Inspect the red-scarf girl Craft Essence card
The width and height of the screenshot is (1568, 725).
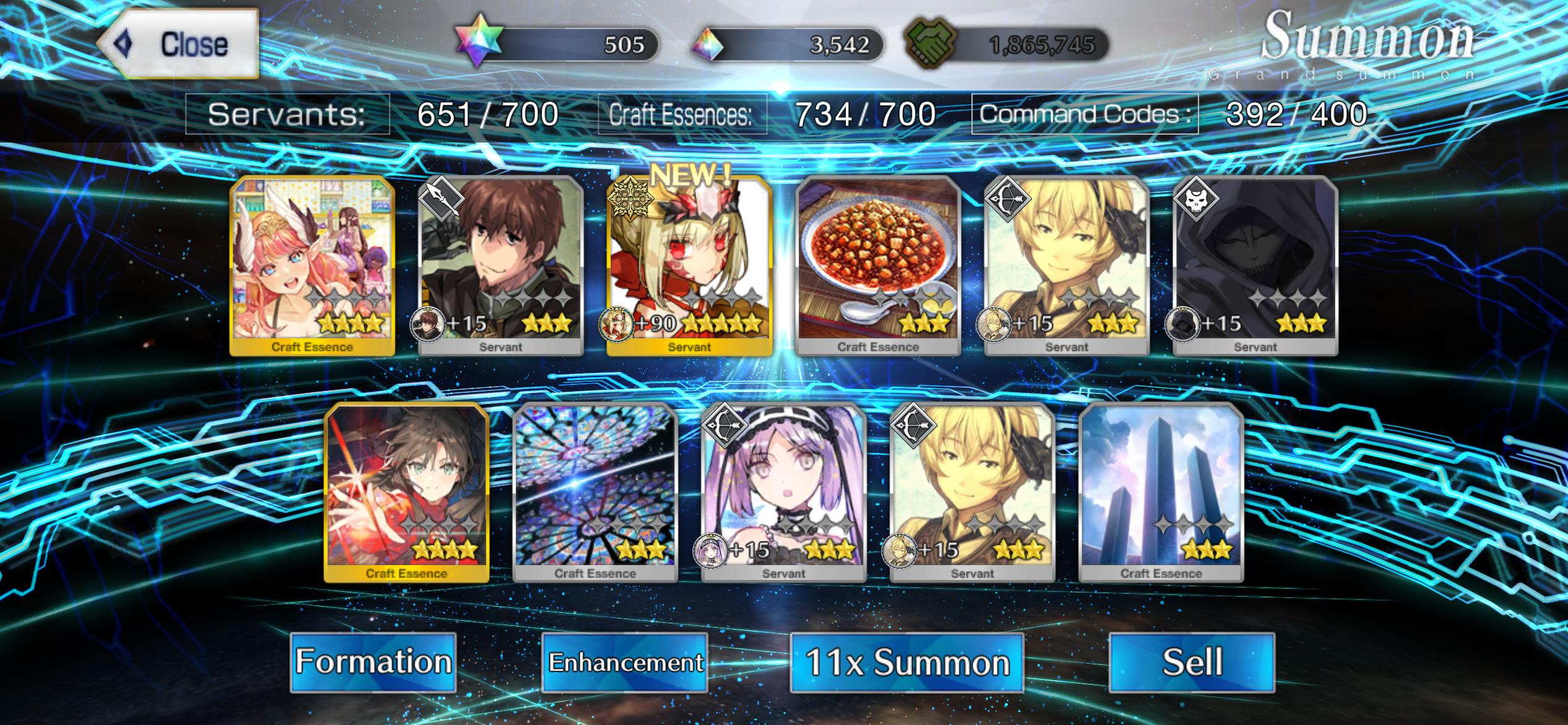[407, 493]
